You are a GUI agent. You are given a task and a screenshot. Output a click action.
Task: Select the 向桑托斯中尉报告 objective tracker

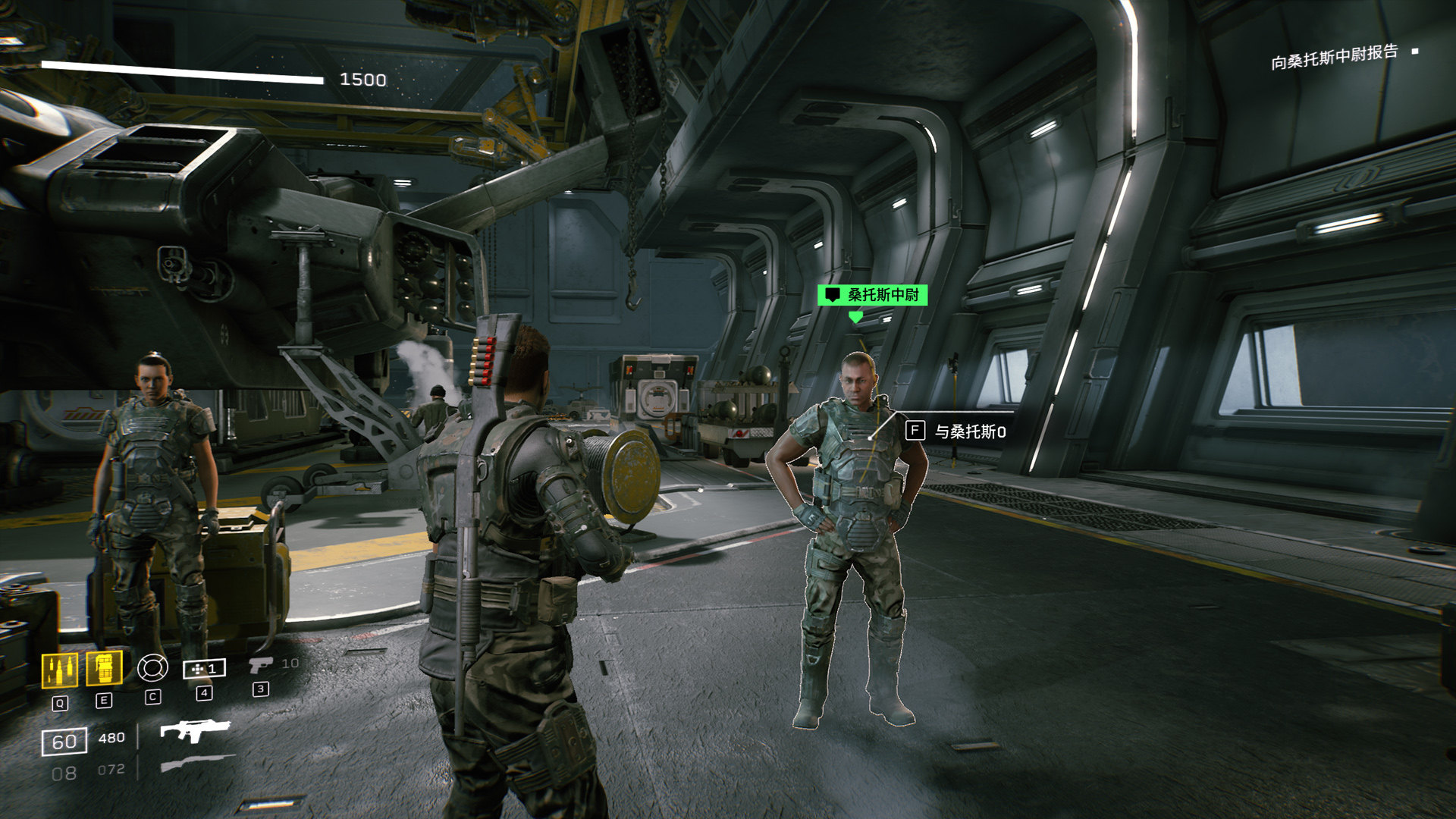coord(1334,56)
